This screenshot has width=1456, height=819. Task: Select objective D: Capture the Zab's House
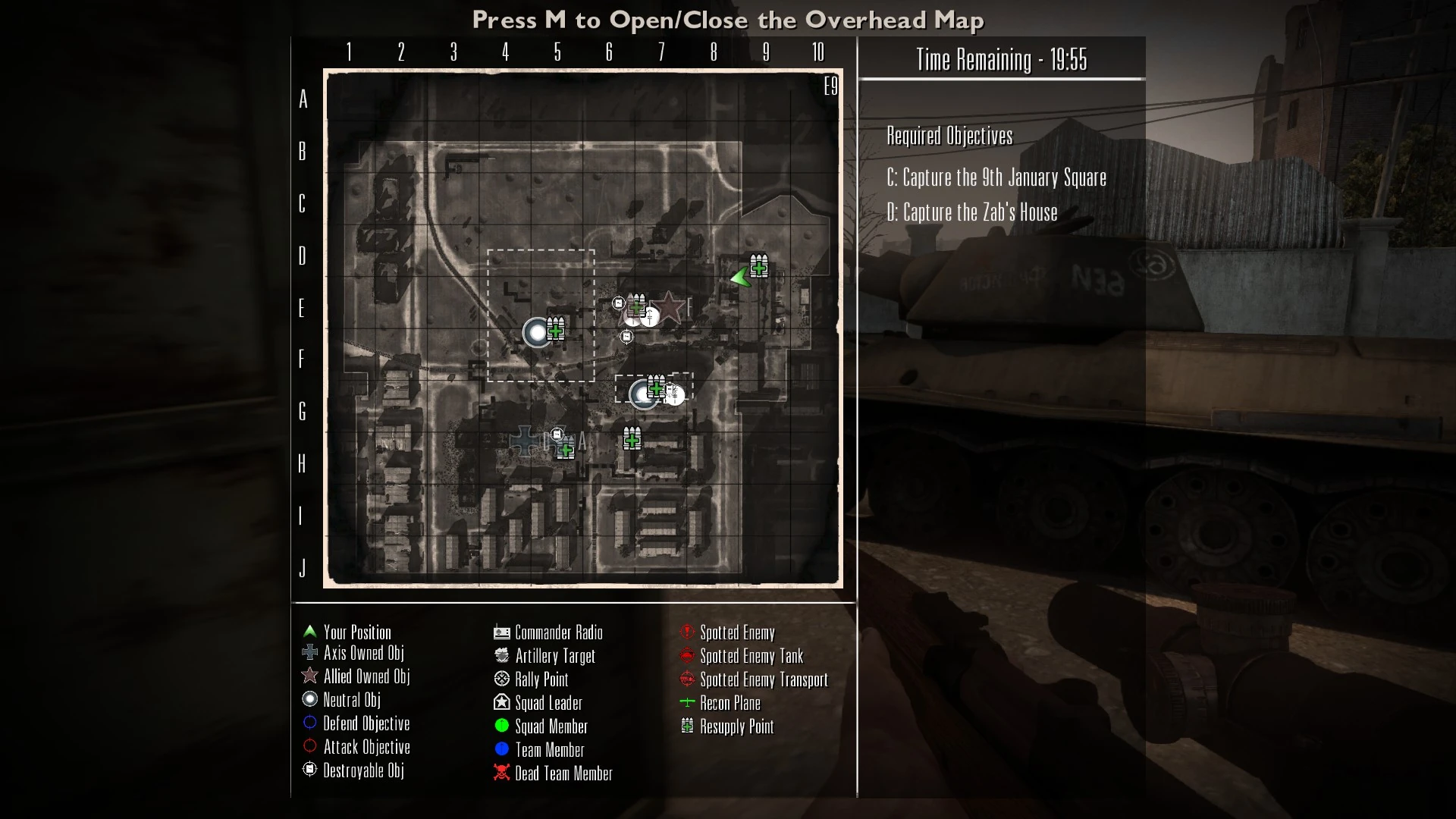pyautogui.click(x=972, y=212)
